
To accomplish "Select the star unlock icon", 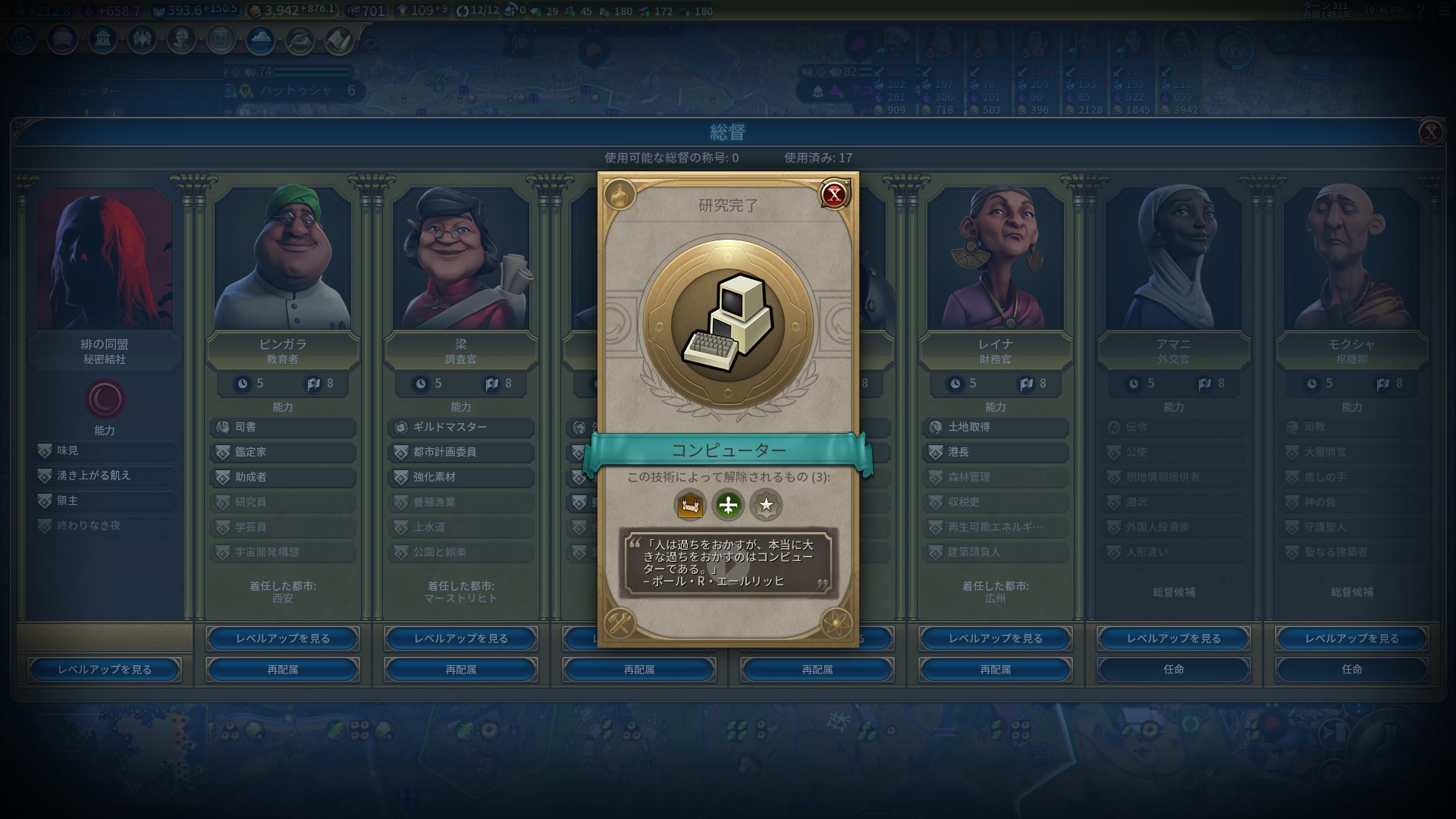I will 766,505.
